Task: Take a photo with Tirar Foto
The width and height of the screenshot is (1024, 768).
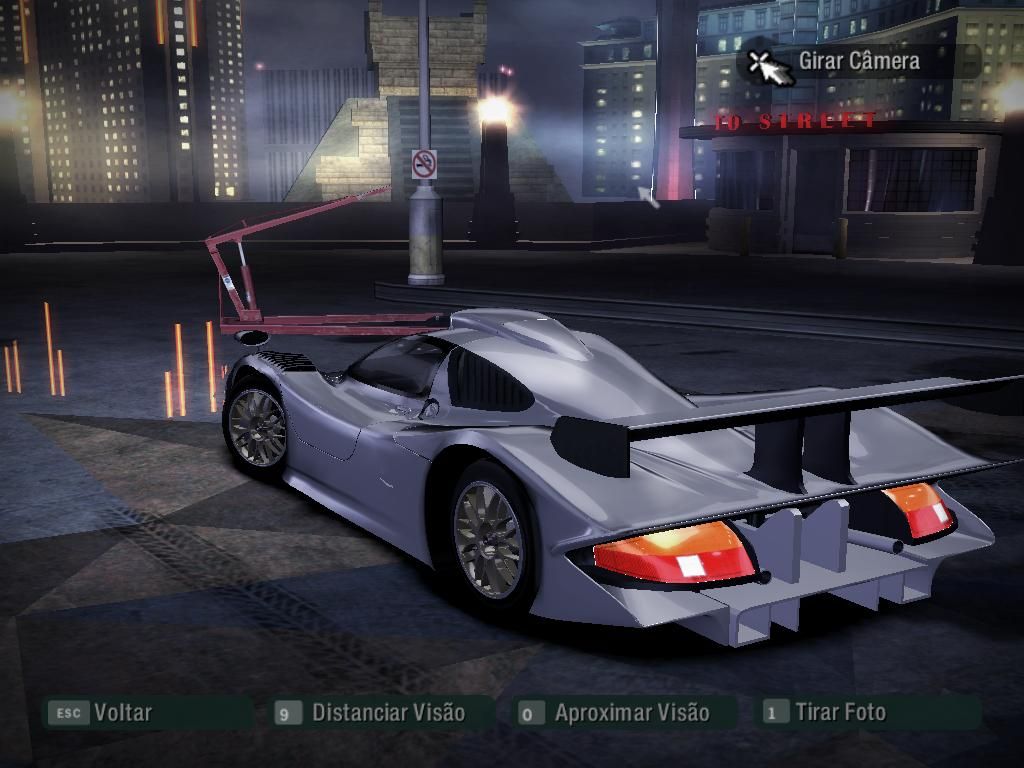Action: click(840, 713)
